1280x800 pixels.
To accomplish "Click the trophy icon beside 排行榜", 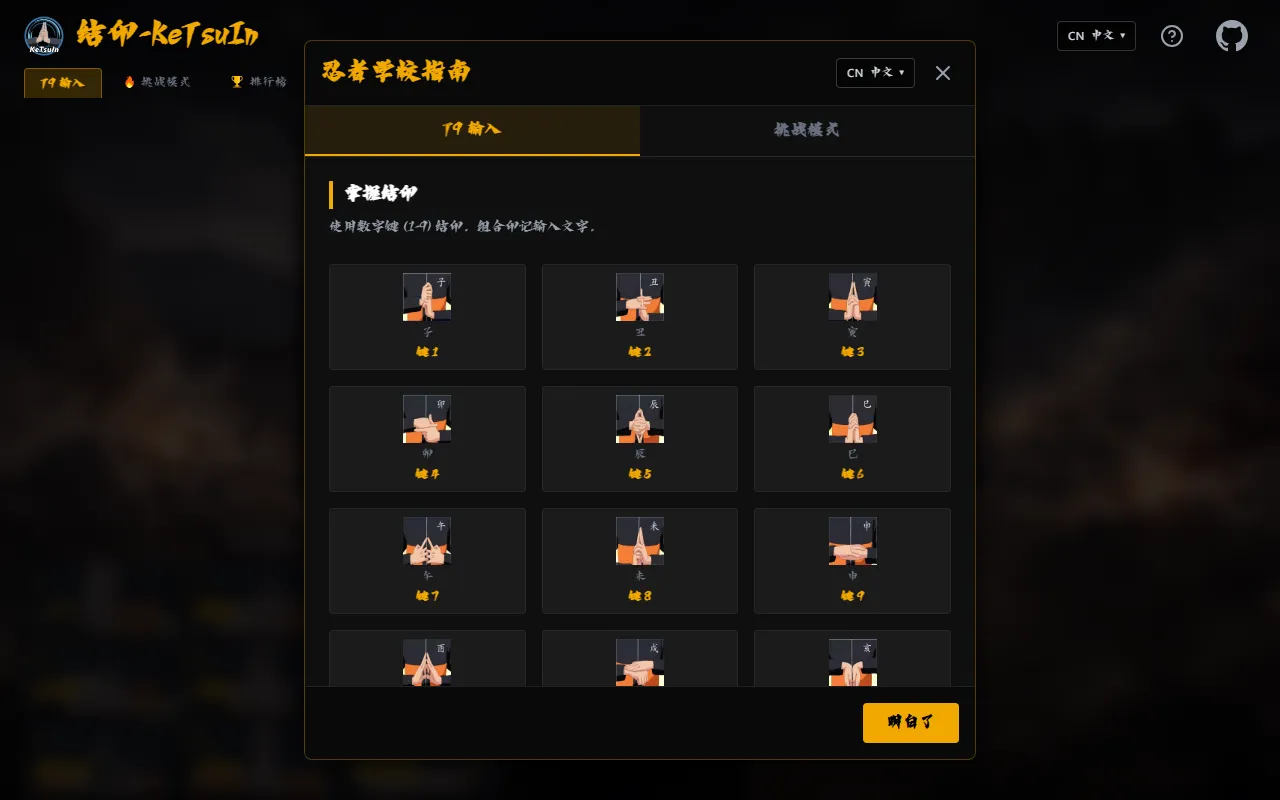I will point(236,82).
